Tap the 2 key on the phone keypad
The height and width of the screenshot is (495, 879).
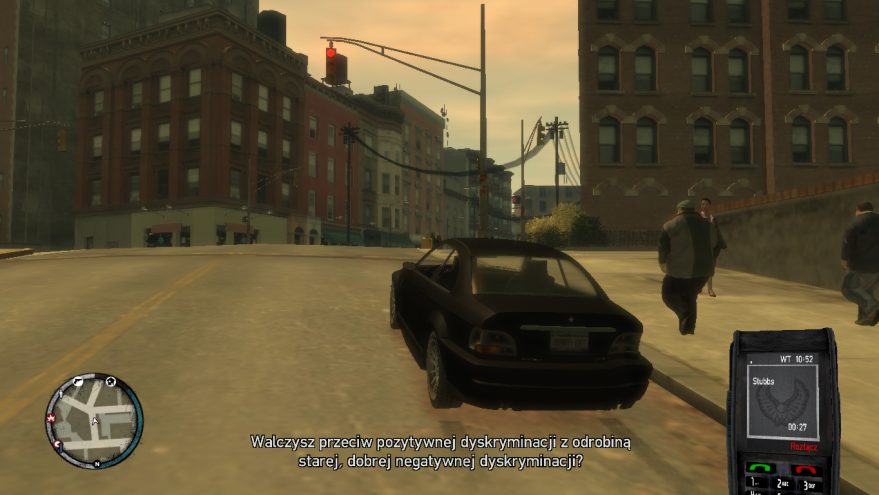[x=782, y=485]
